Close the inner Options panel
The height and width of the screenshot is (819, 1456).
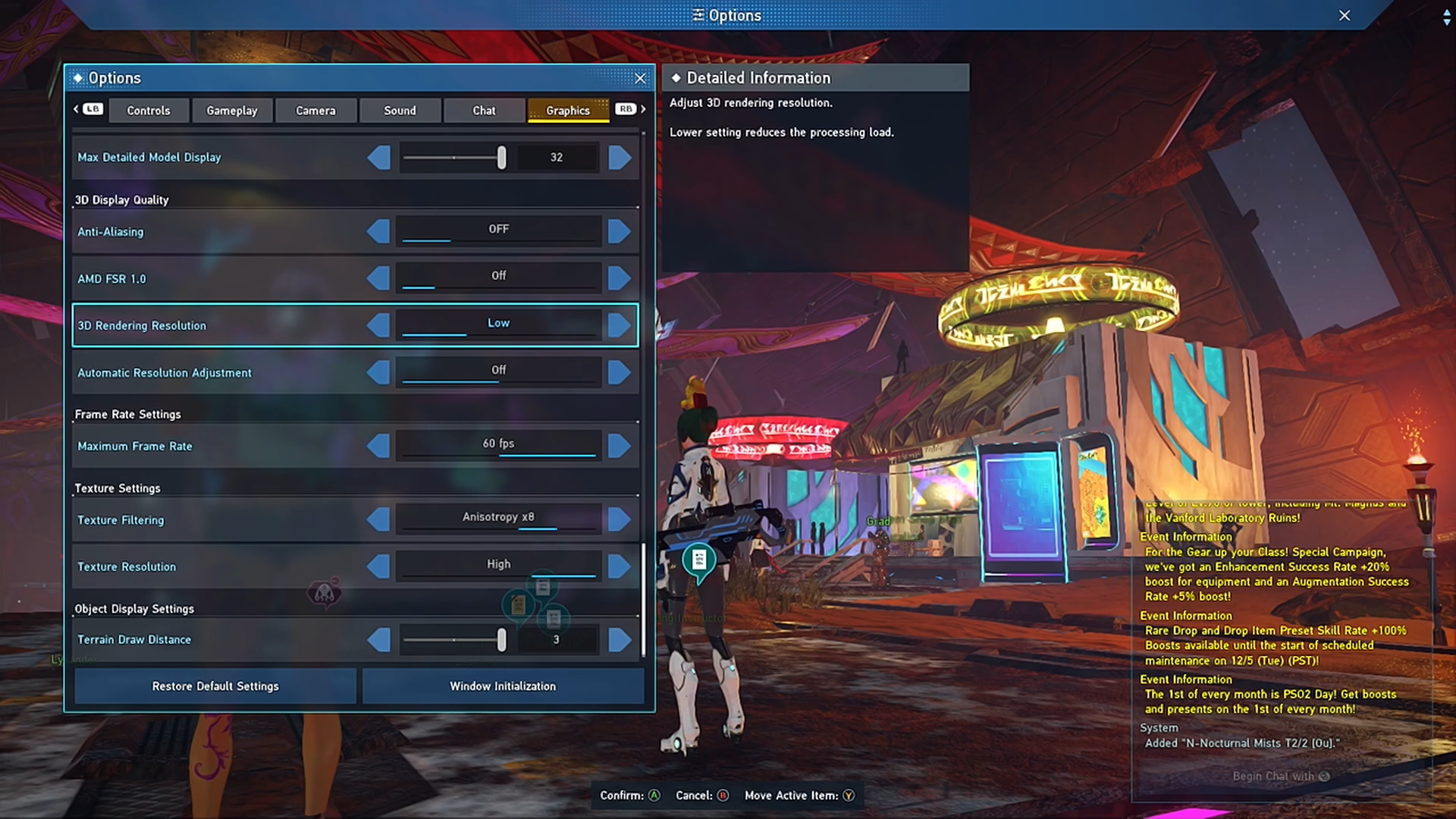(640, 78)
